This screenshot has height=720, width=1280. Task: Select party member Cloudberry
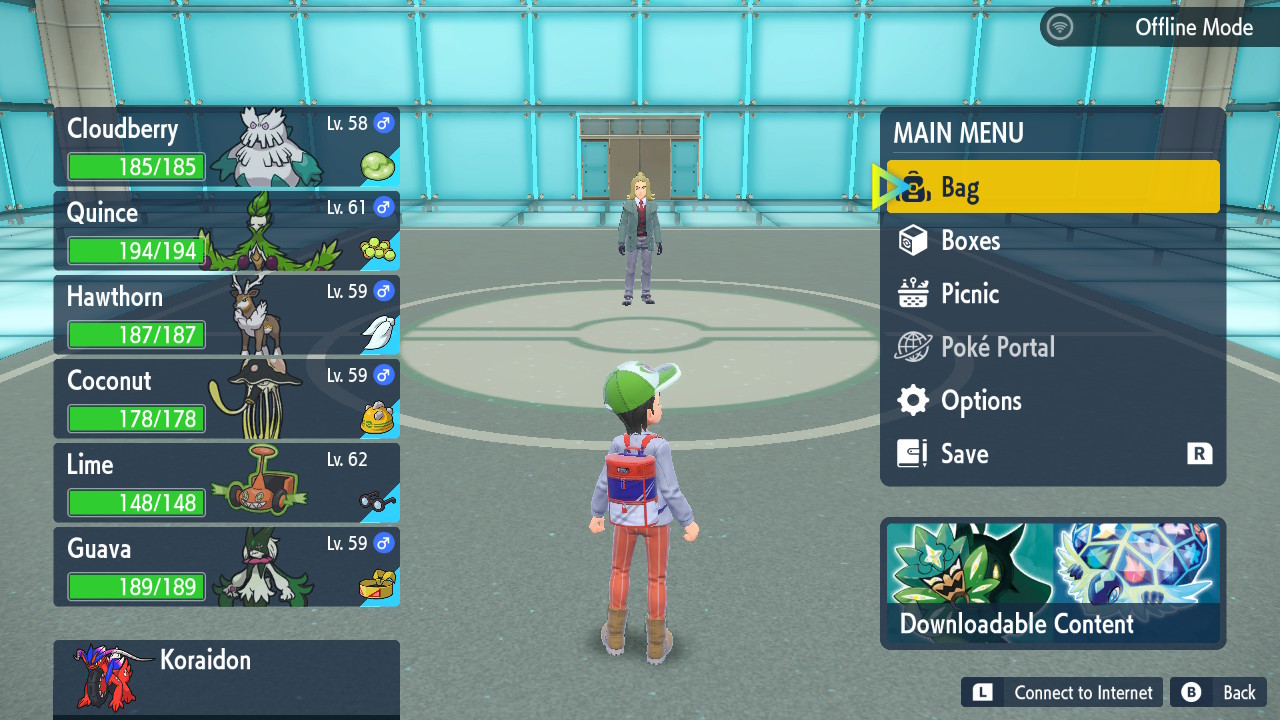point(226,147)
